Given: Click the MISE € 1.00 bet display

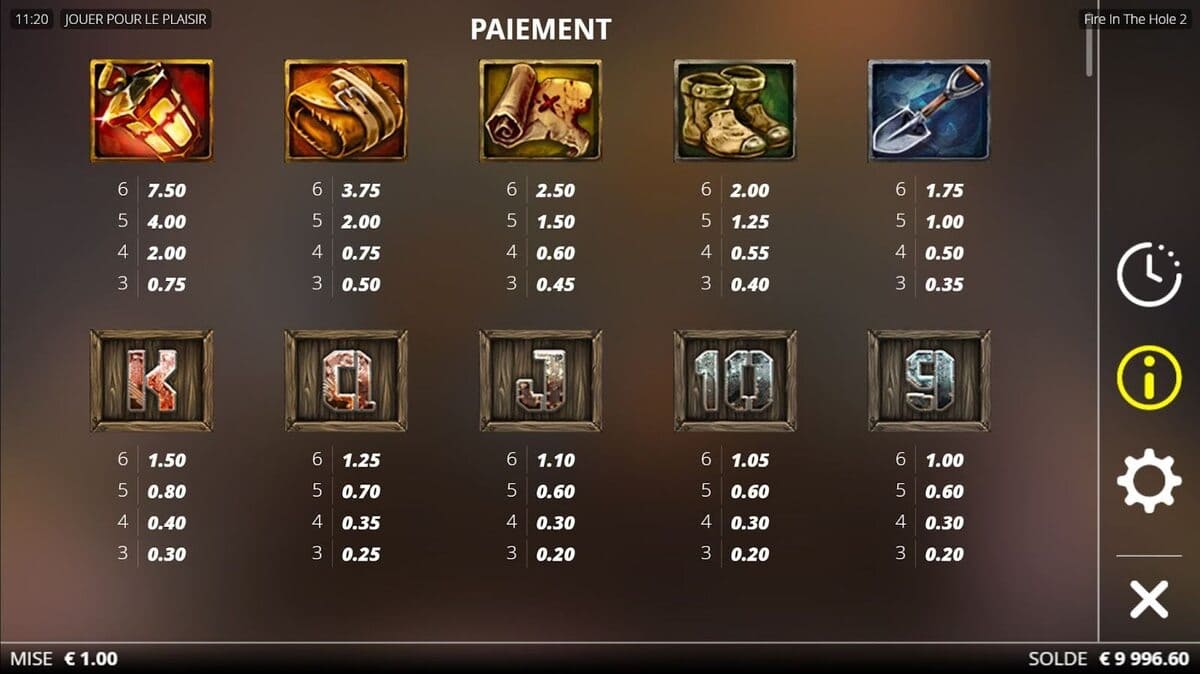Looking at the screenshot, I should tap(64, 659).
